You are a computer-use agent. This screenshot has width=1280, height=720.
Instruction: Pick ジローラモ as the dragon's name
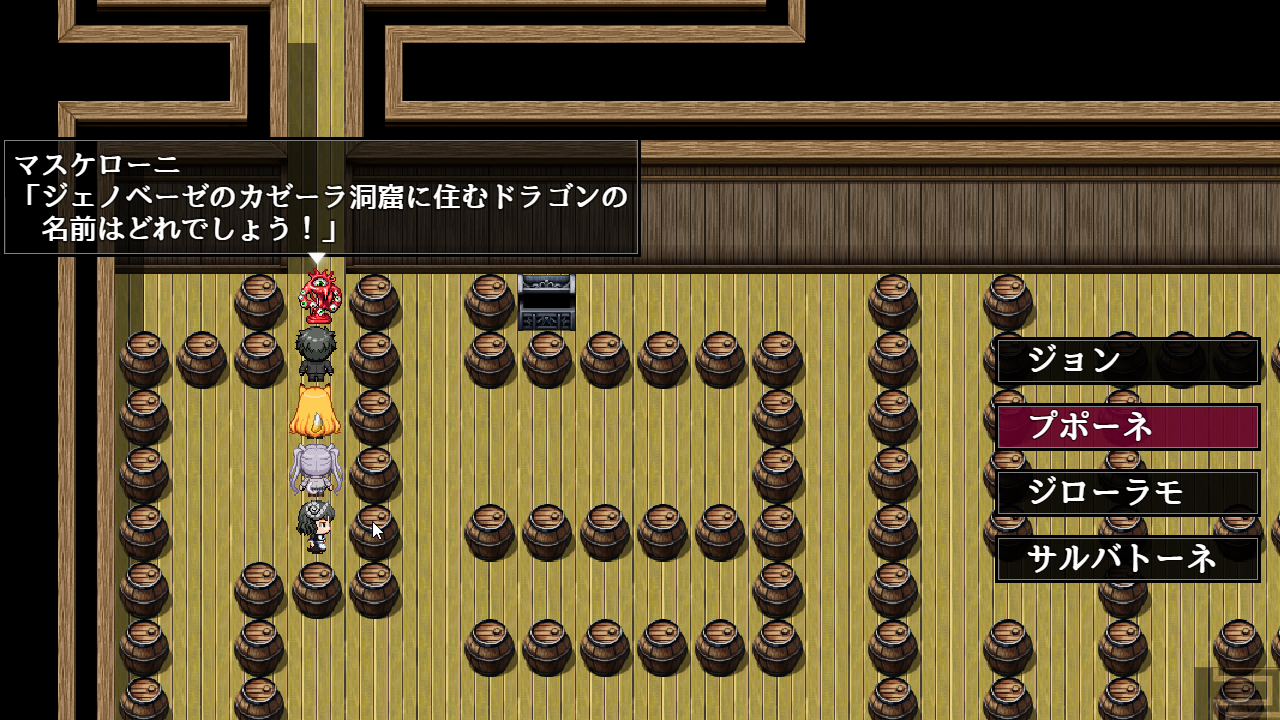(1127, 493)
